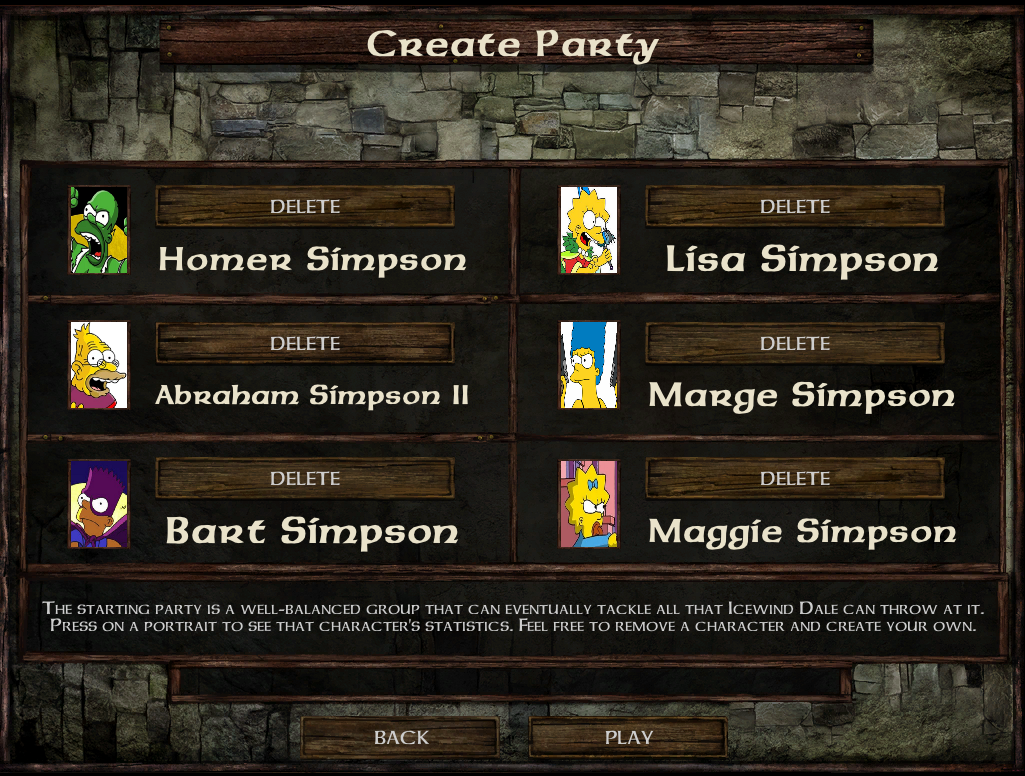The width and height of the screenshot is (1025, 776).
Task: Show Marge Simpson's character portrait
Action: [589, 365]
